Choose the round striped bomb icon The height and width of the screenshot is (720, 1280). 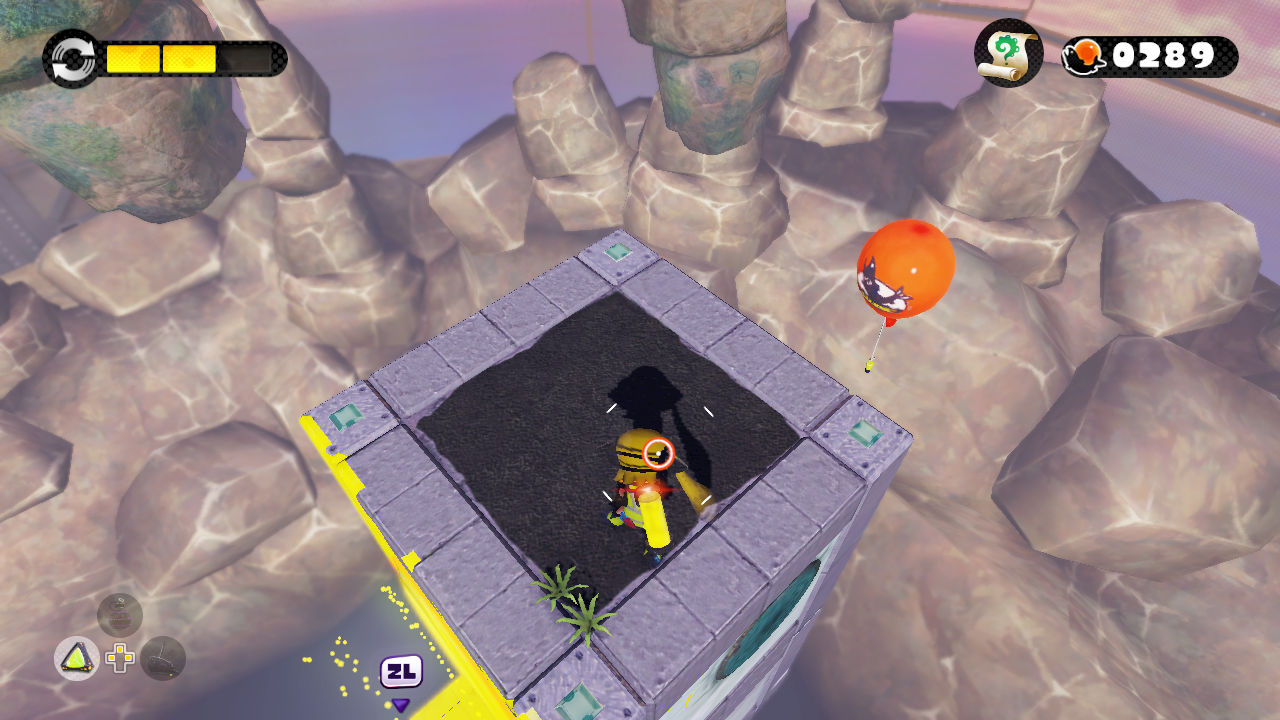pyautogui.click(x=120, y=615)
